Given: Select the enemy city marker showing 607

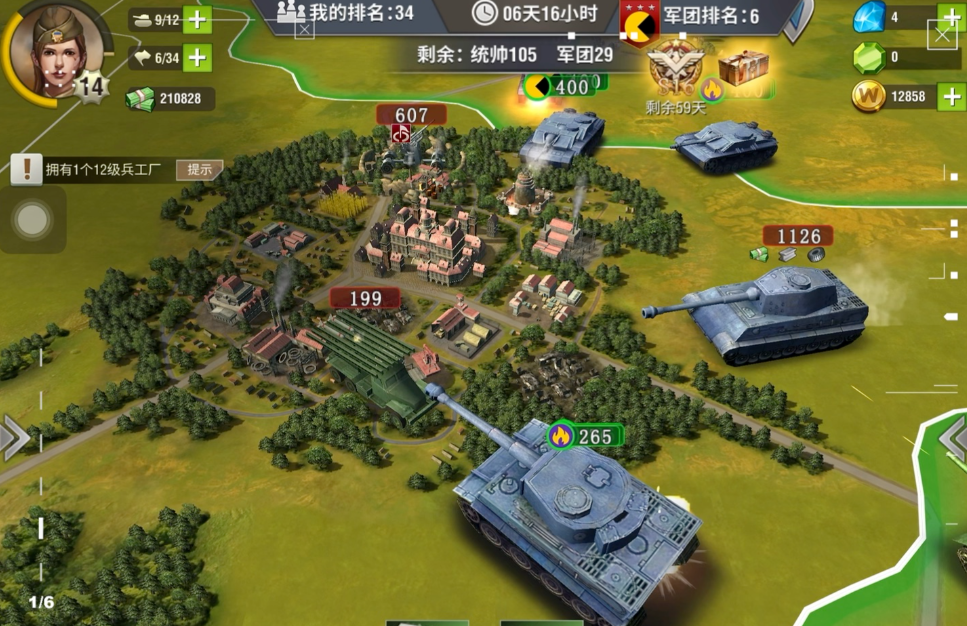Looking at the screenshot, I should coord(411,116).
